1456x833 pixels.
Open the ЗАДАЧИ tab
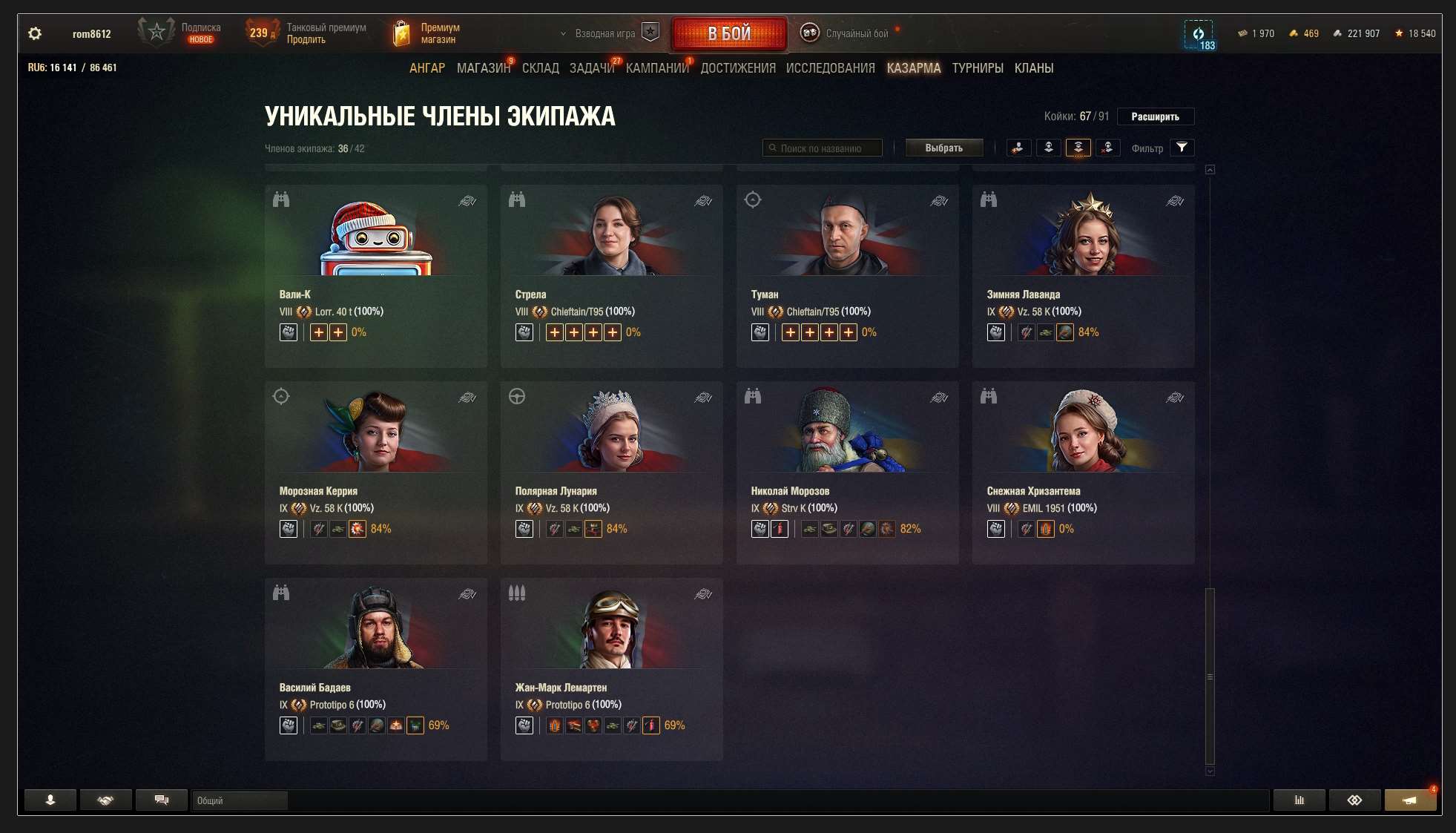coord(592,68)
